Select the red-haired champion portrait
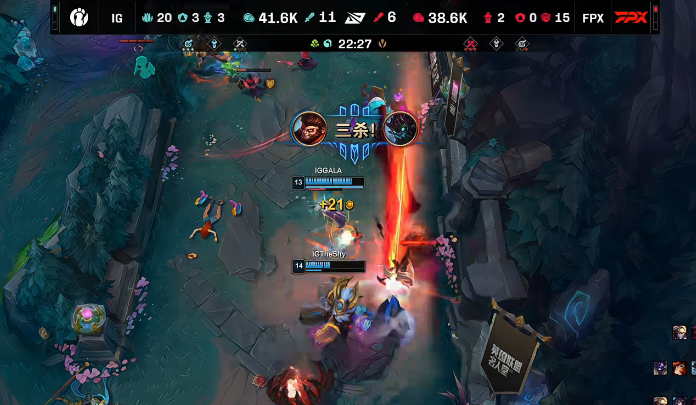Image resolution: width=696 pixels, height=405 pixels. (x=679, y=368)
